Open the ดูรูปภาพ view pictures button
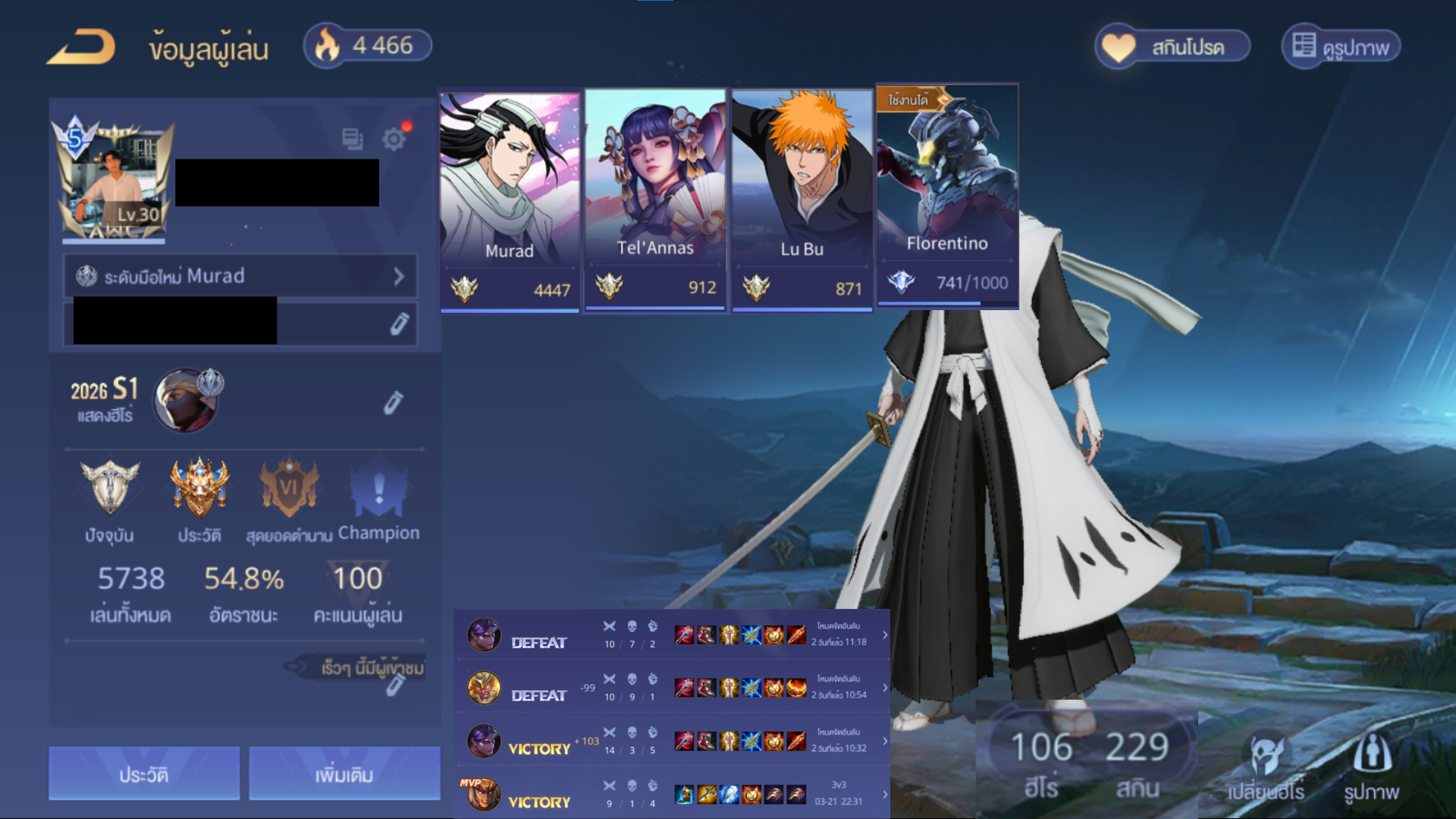This screenshot has height=819, width=1456. point(1341,47)
